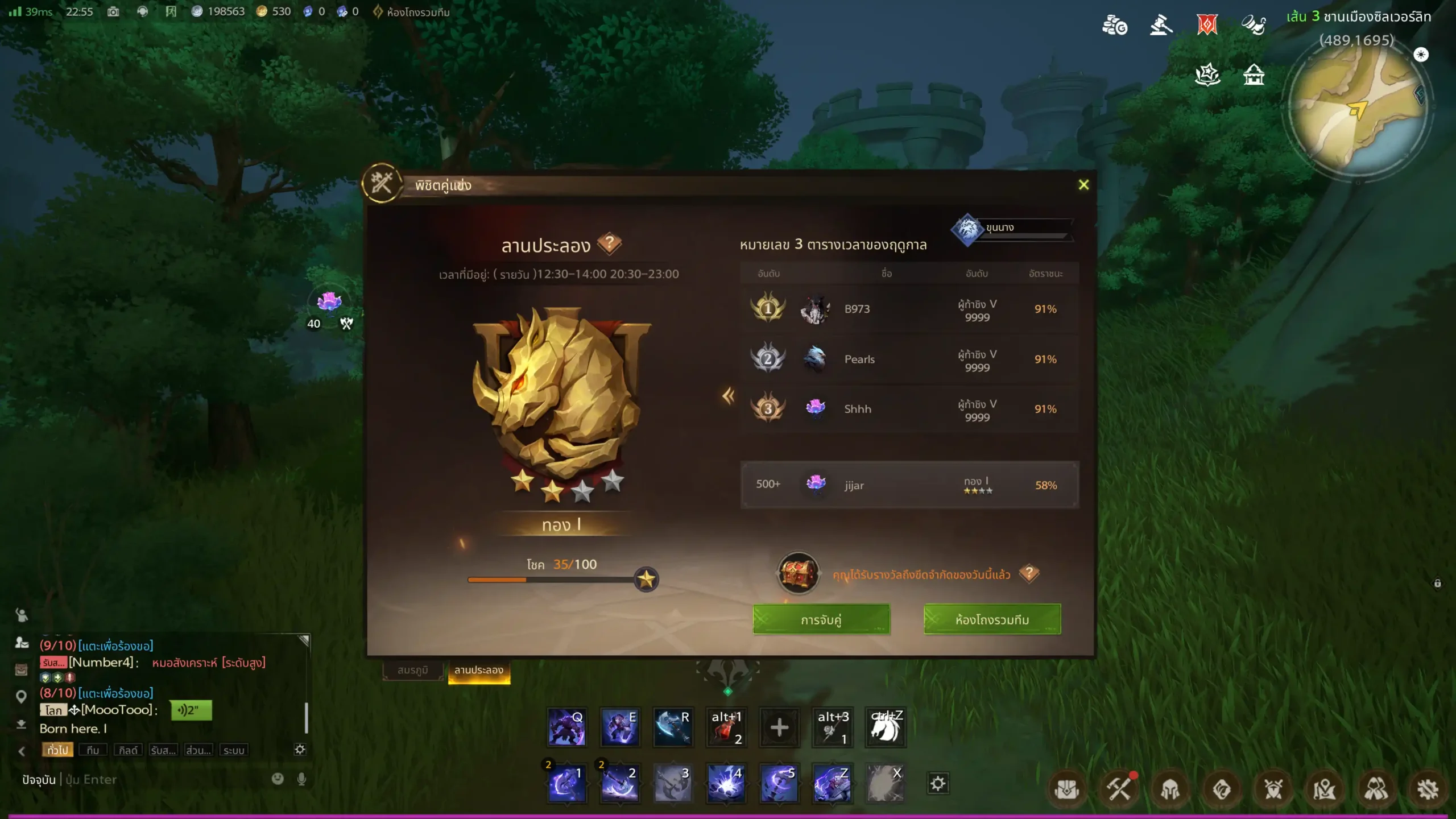The width and height of the screenshot is (1456, 819).
Task: Open the help icon beside ลานประลอง title
Action: click(609, 243)
